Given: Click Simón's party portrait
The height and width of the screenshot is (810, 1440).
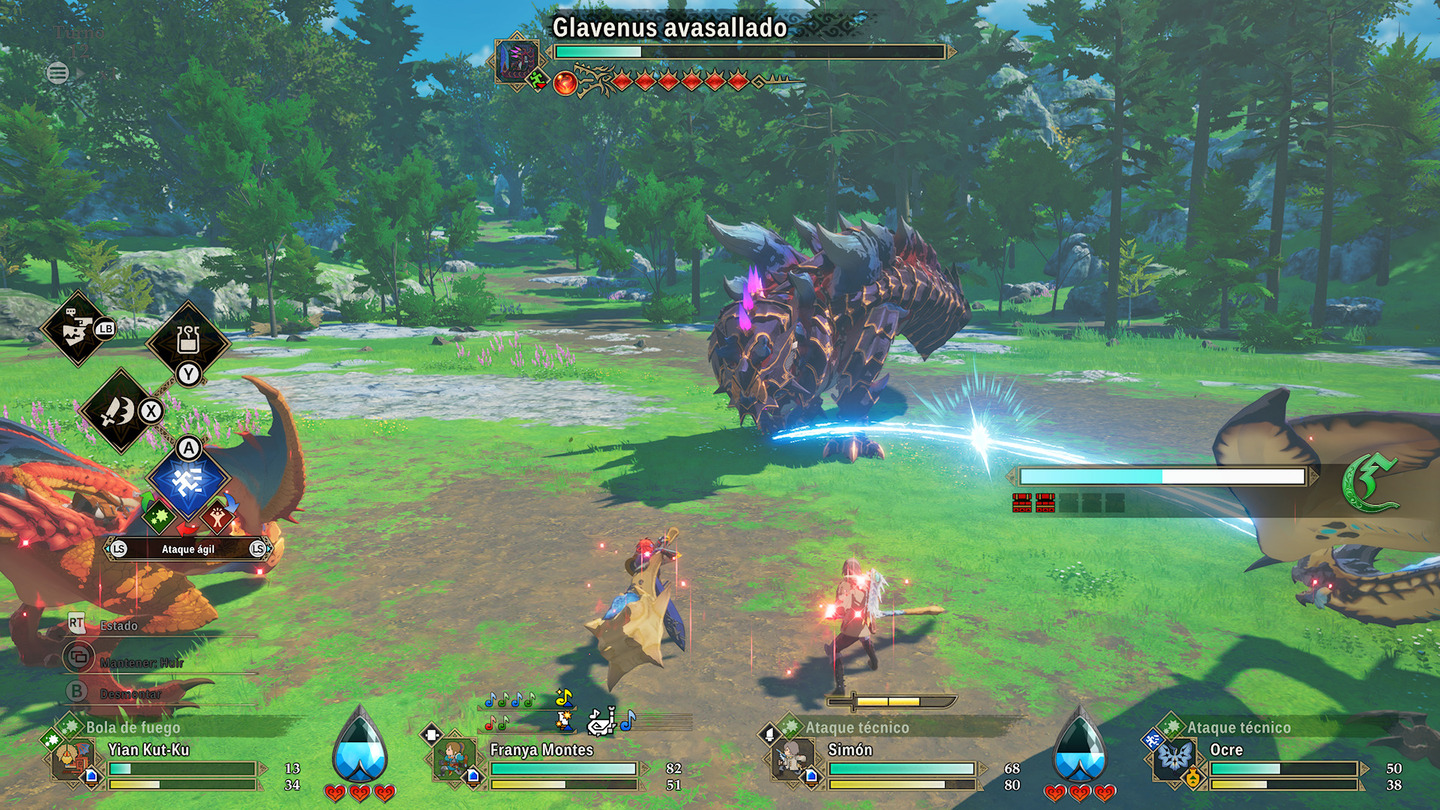Looking at the screenshot, I should [794, 760].
